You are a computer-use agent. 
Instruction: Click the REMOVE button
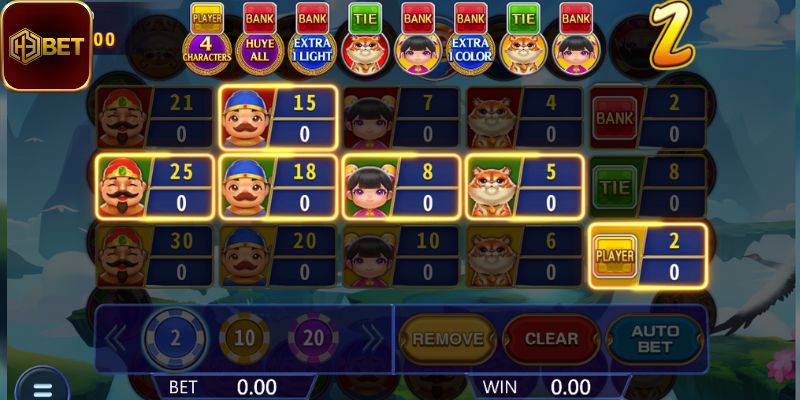point(447,339)
